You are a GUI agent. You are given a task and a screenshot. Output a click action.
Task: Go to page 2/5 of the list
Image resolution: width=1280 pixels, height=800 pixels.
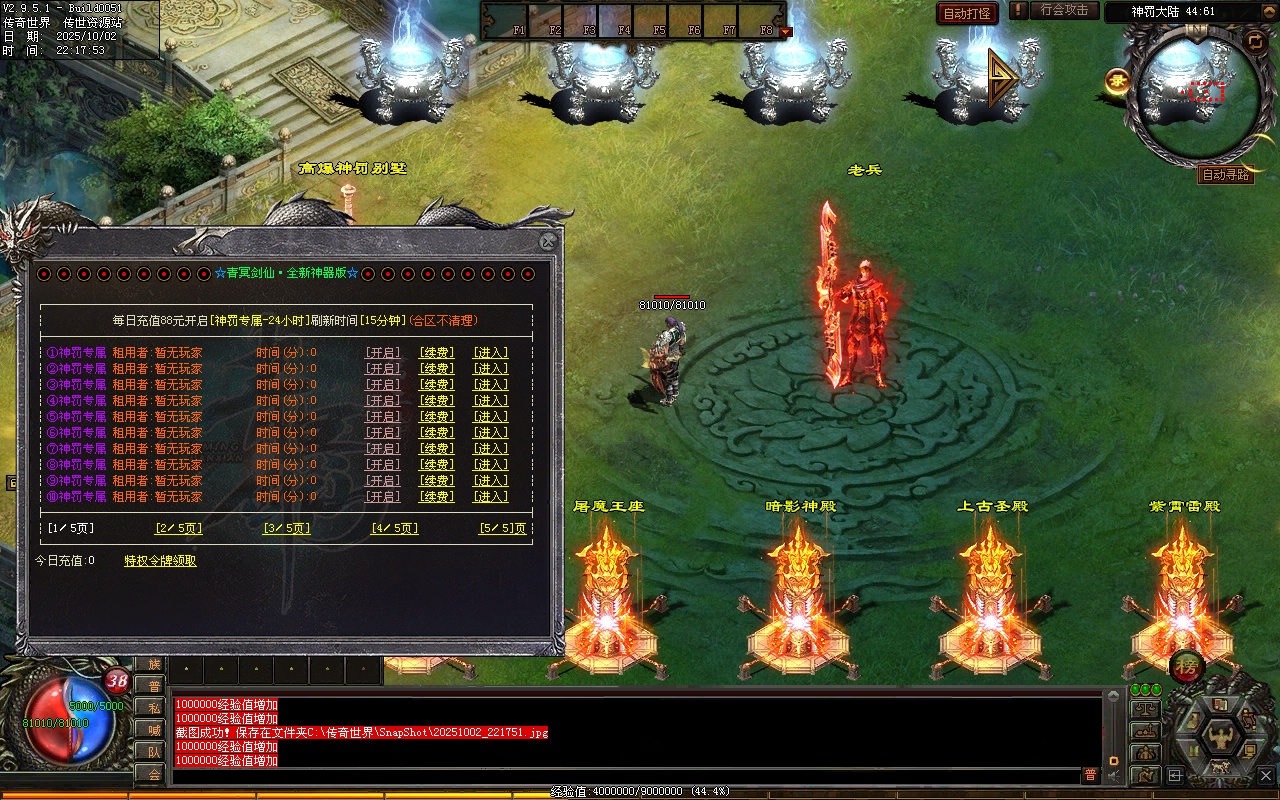point(178,529)
